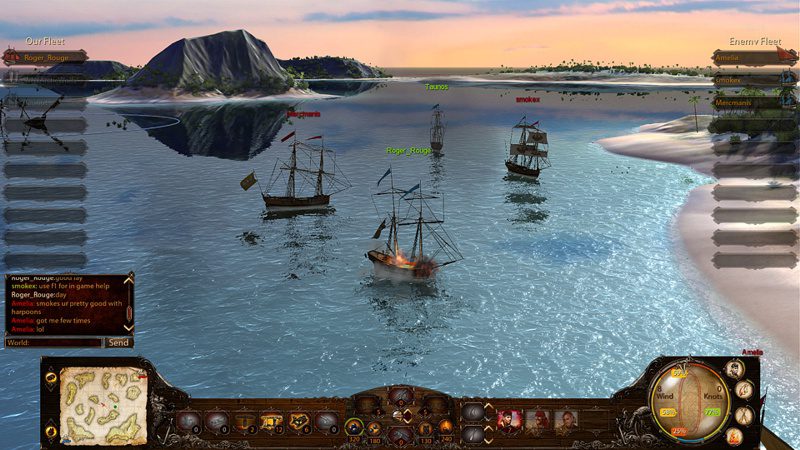Viewport: 800px width, 450px height.
Task: Choose the bald crew member portrait
Action: coord(566,420)
